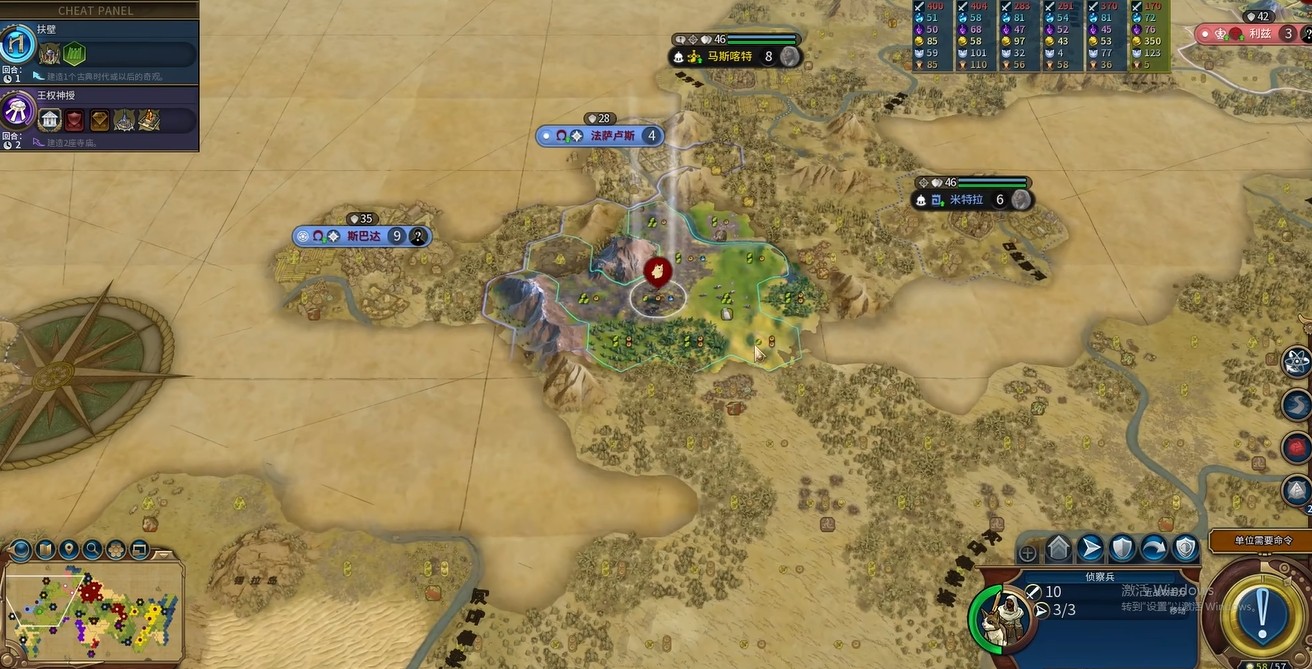The image size is (1312, 669).
Task: Activate the arrowhead move-to unit command
Action: point(1091,548)
